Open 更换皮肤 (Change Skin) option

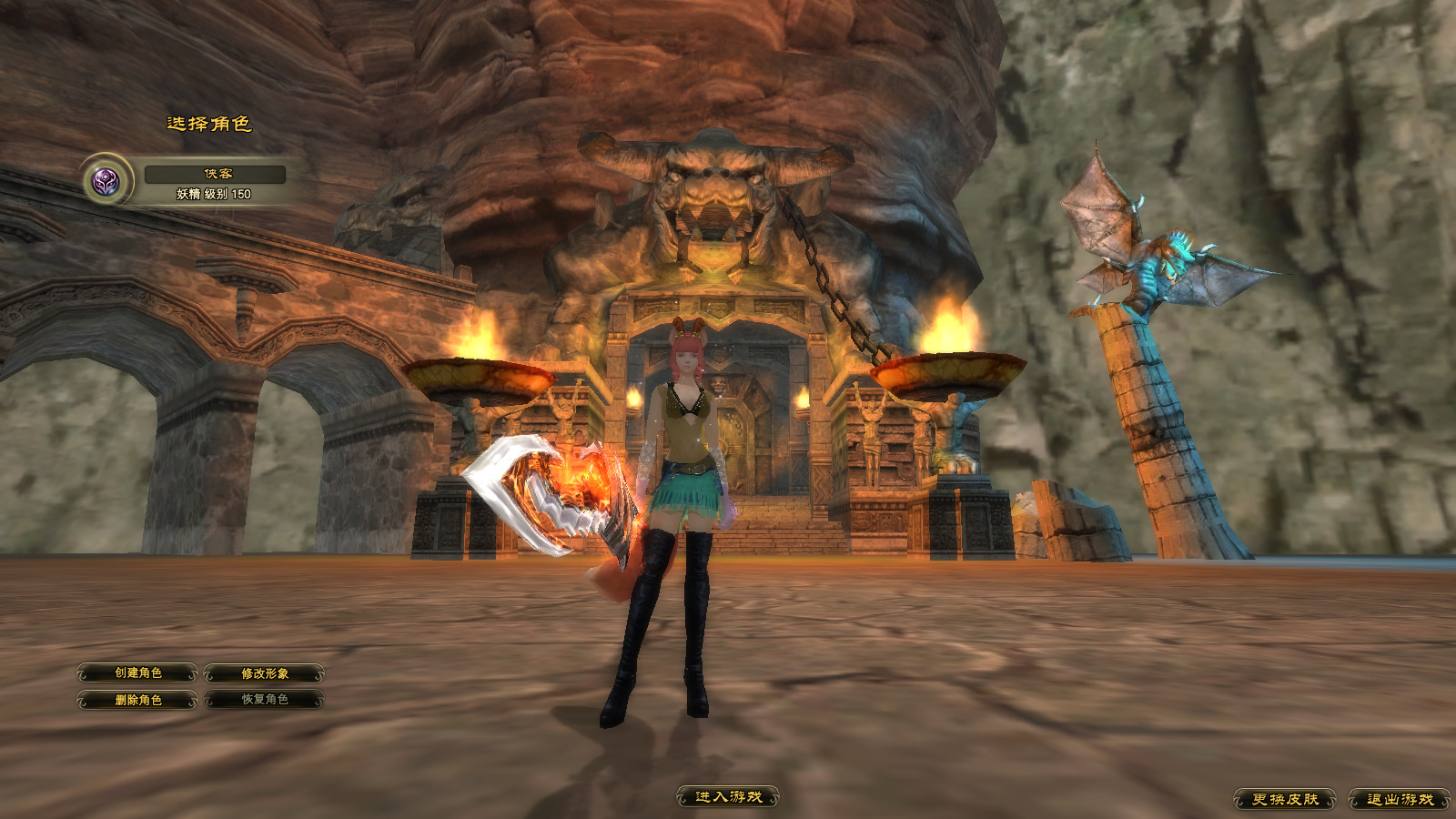pyautogui.click(x=1284, y=799)
